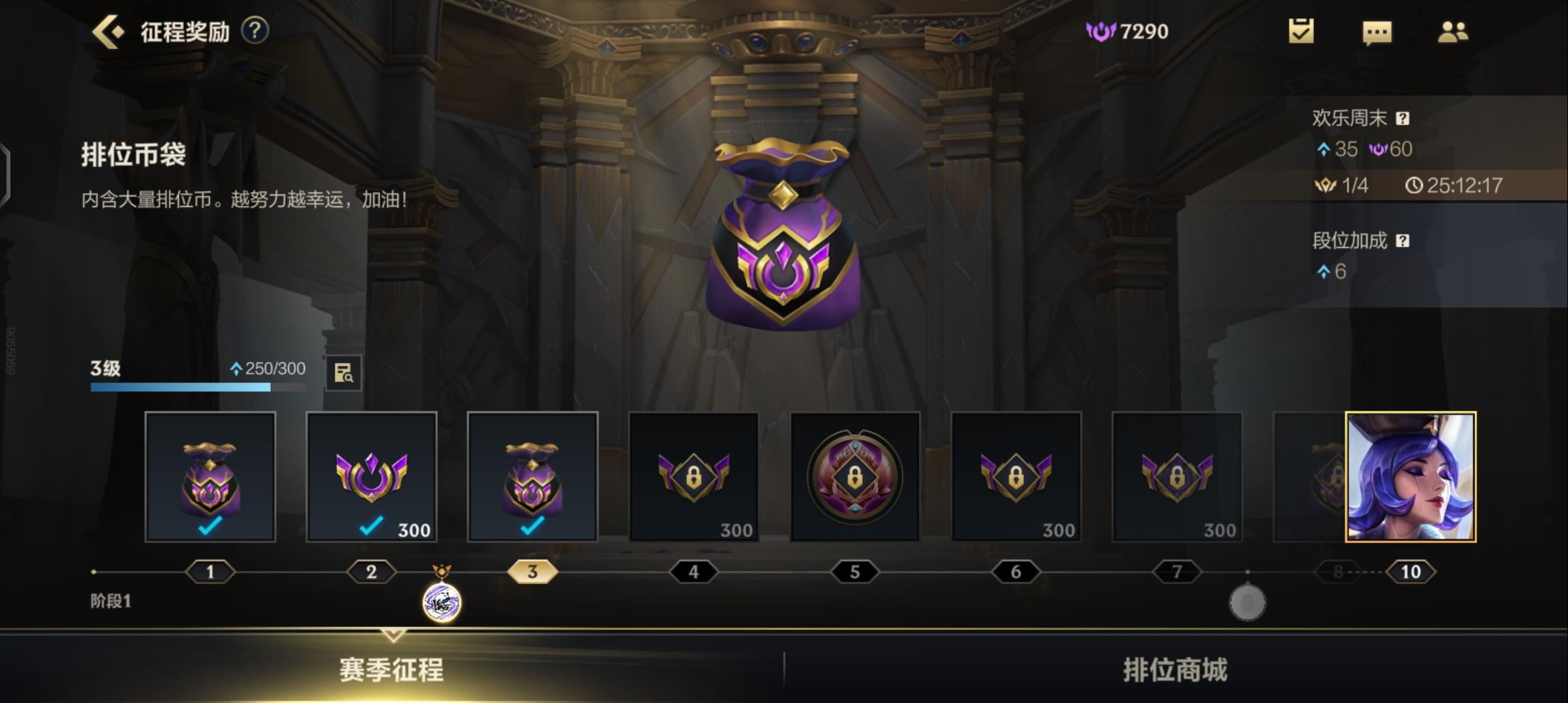Select the locked level 5 medallion reward
Viewport: 1568px width, 703px height.
pyautogui.click(x=855, y=477)
